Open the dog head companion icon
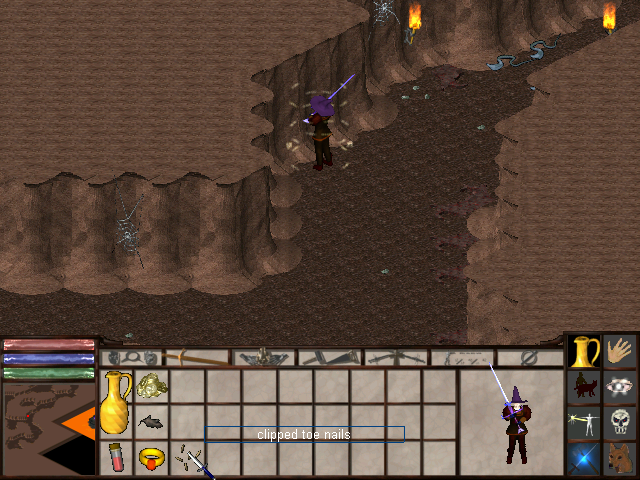 point(621,458)
